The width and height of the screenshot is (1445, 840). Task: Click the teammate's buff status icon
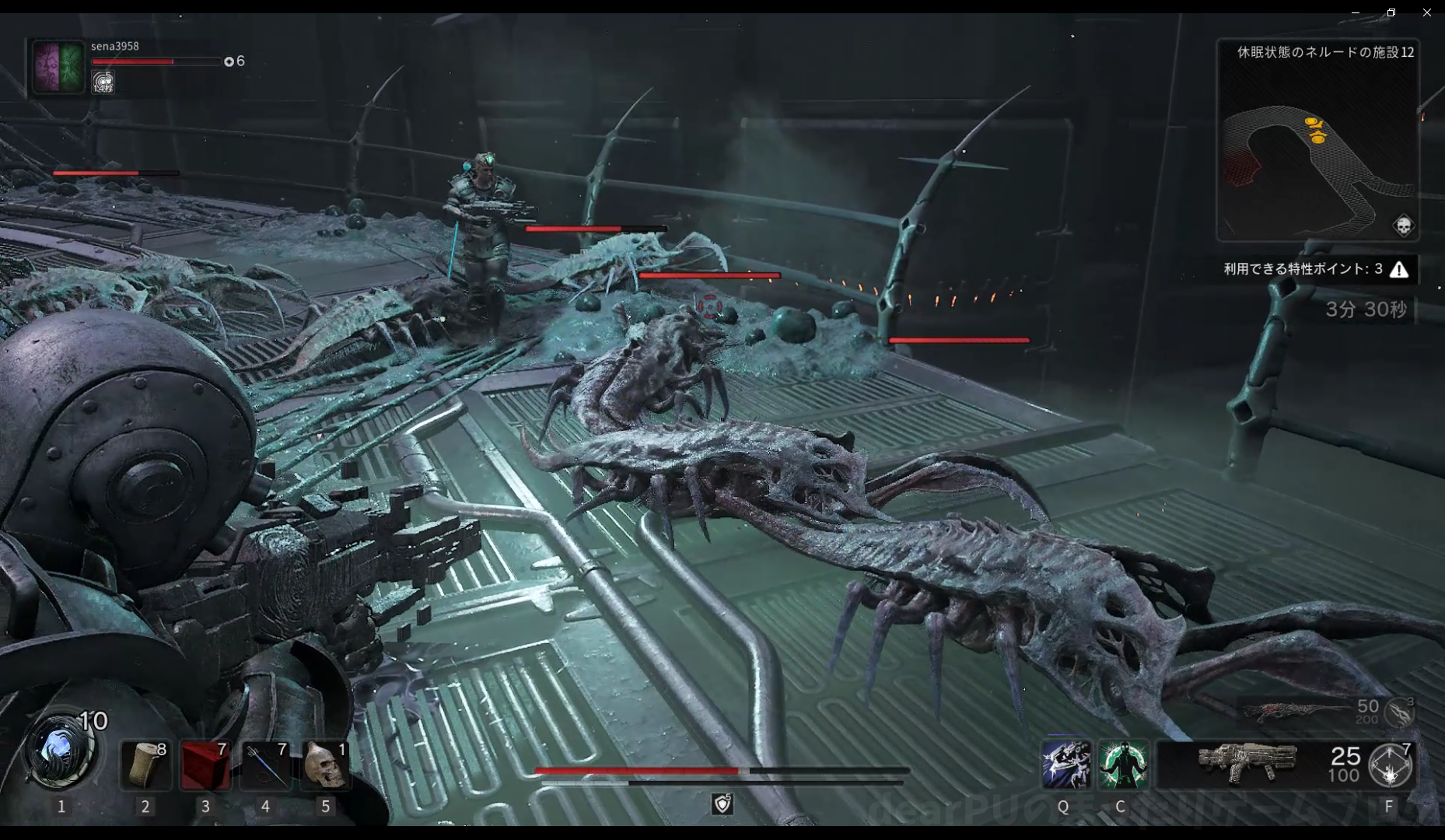click(x=103, y=82)
